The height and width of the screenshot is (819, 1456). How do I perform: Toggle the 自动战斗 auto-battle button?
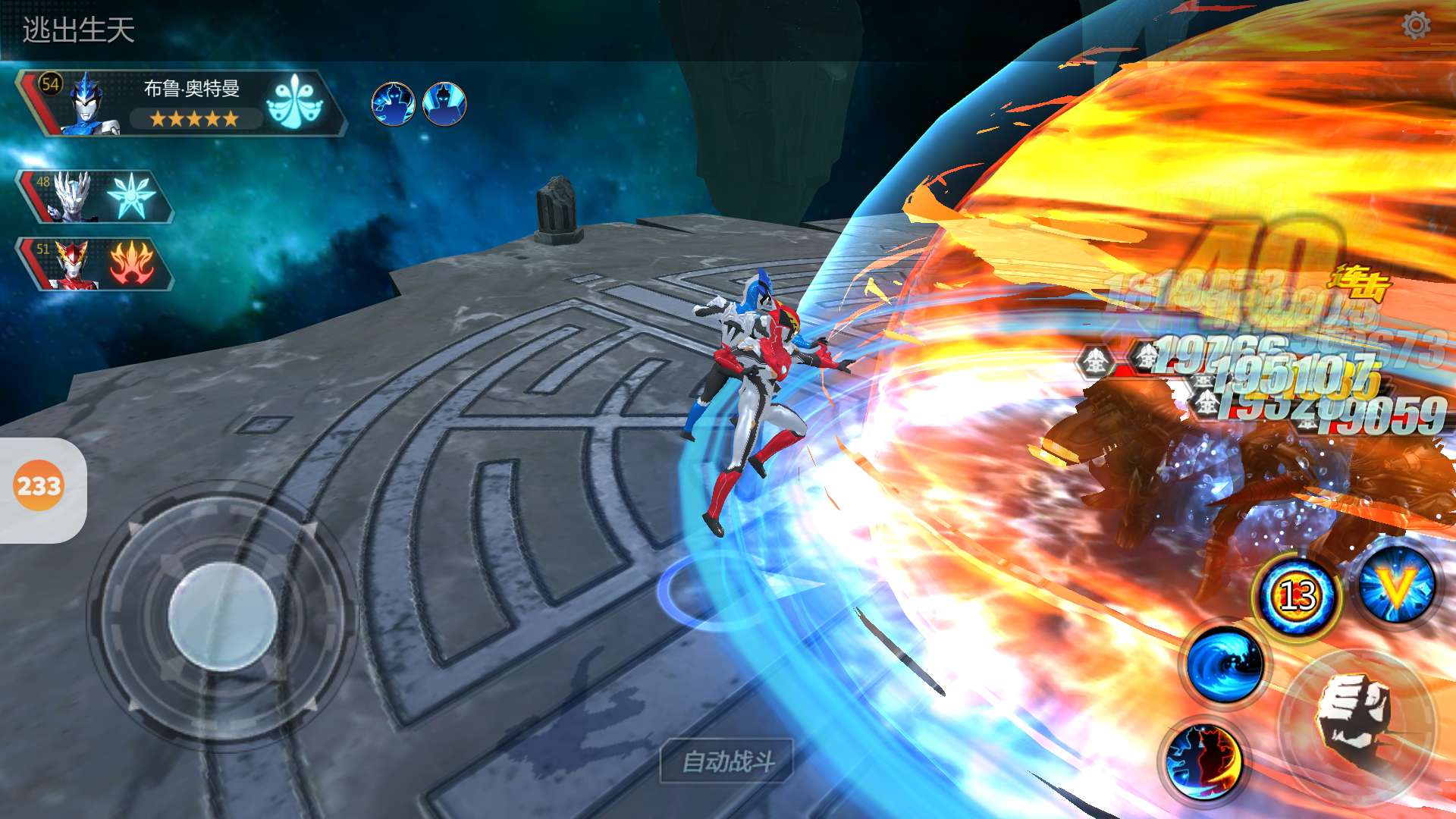(x=727, y=761)
